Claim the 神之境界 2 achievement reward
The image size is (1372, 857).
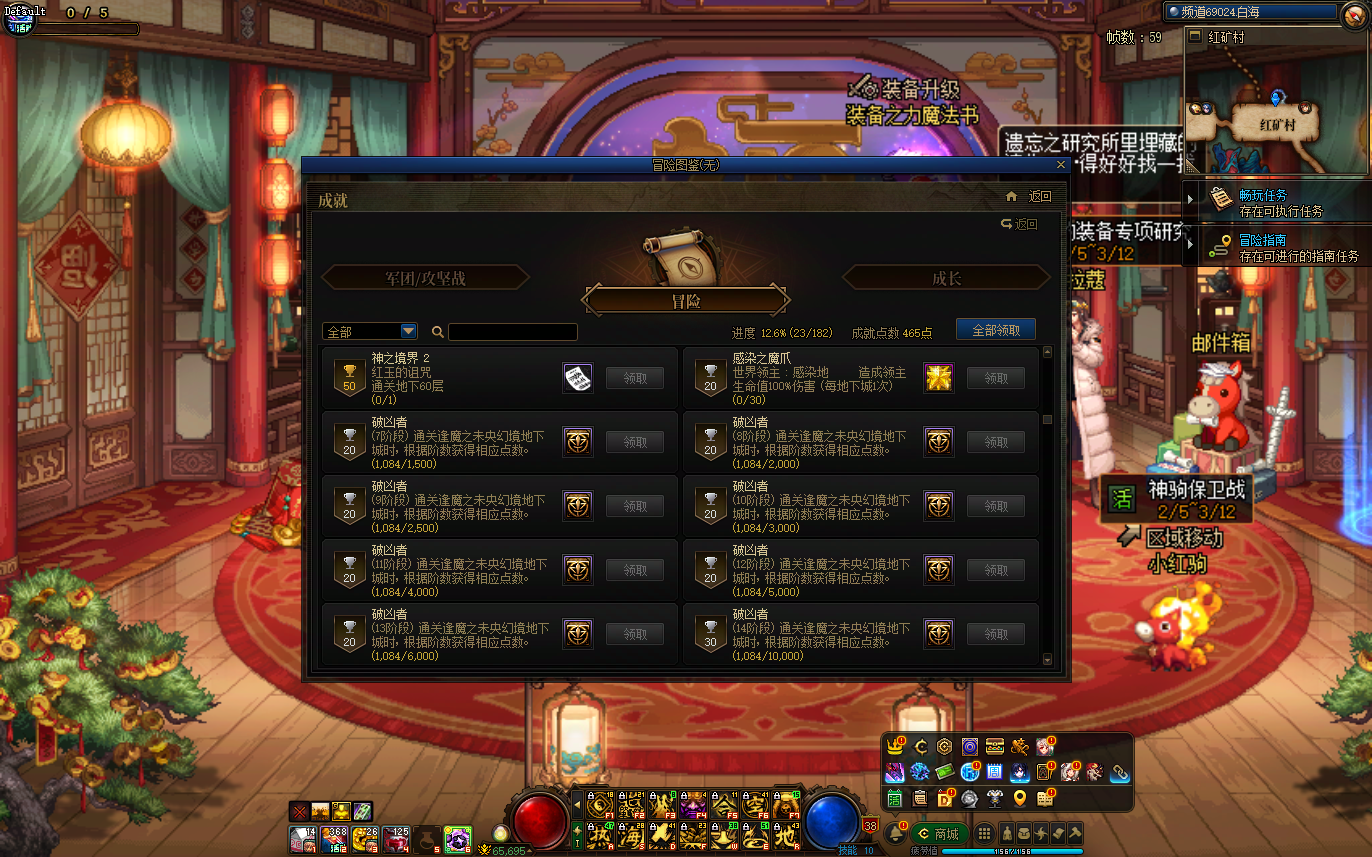coord(634,378)
